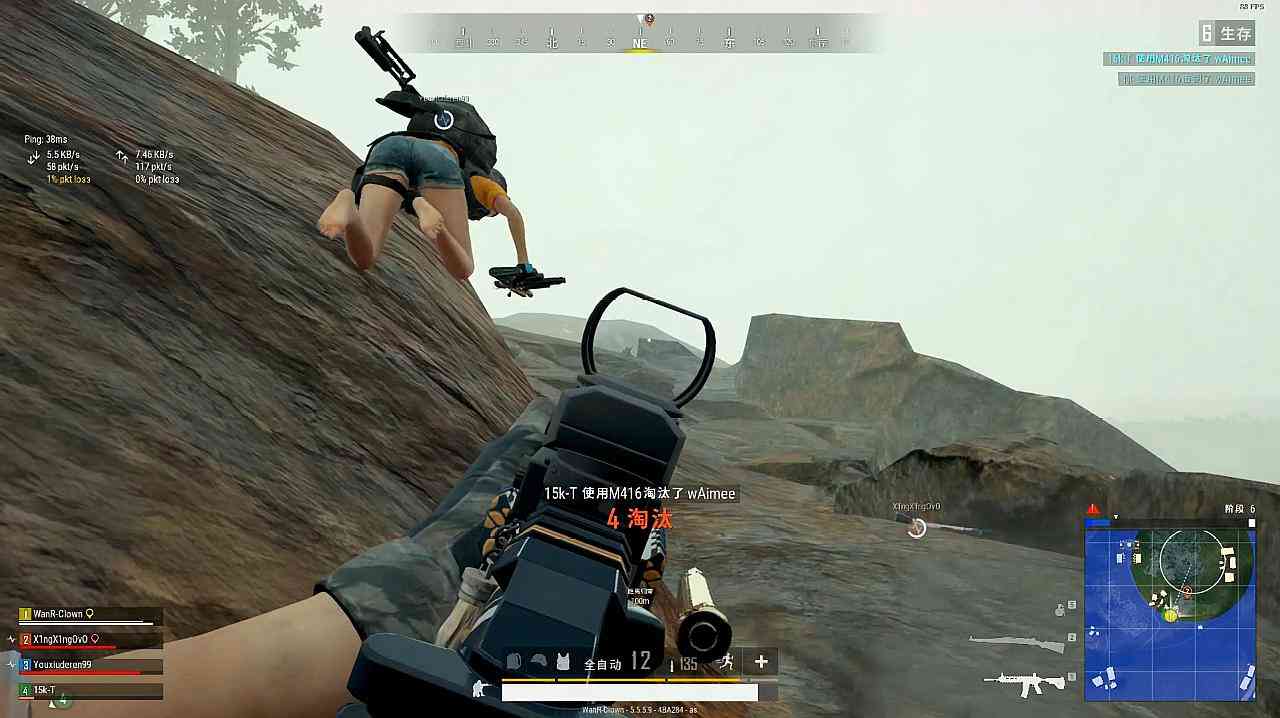Viewport: 1280px width, 718px height.
Task: Click the backpack equipment icon
Action: (x=514, y=661)
